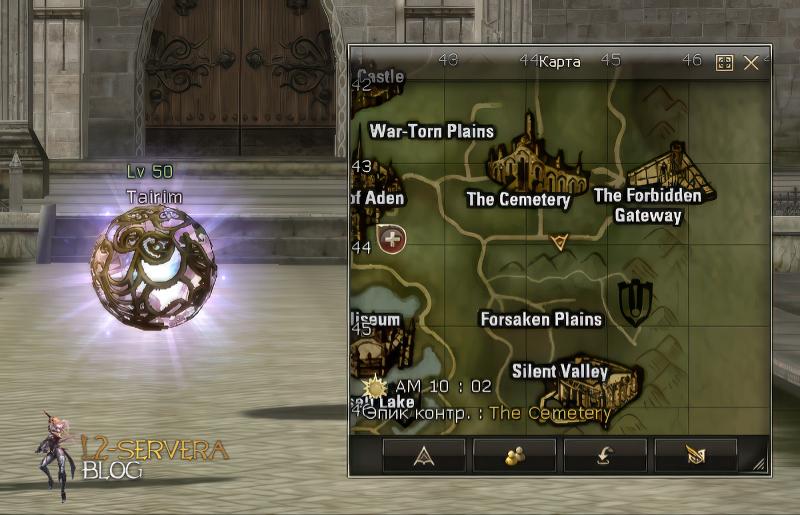The height and width of the screenshot is (515, 800).
Task: Click the map window resize grip
Action: coord(760,464)
